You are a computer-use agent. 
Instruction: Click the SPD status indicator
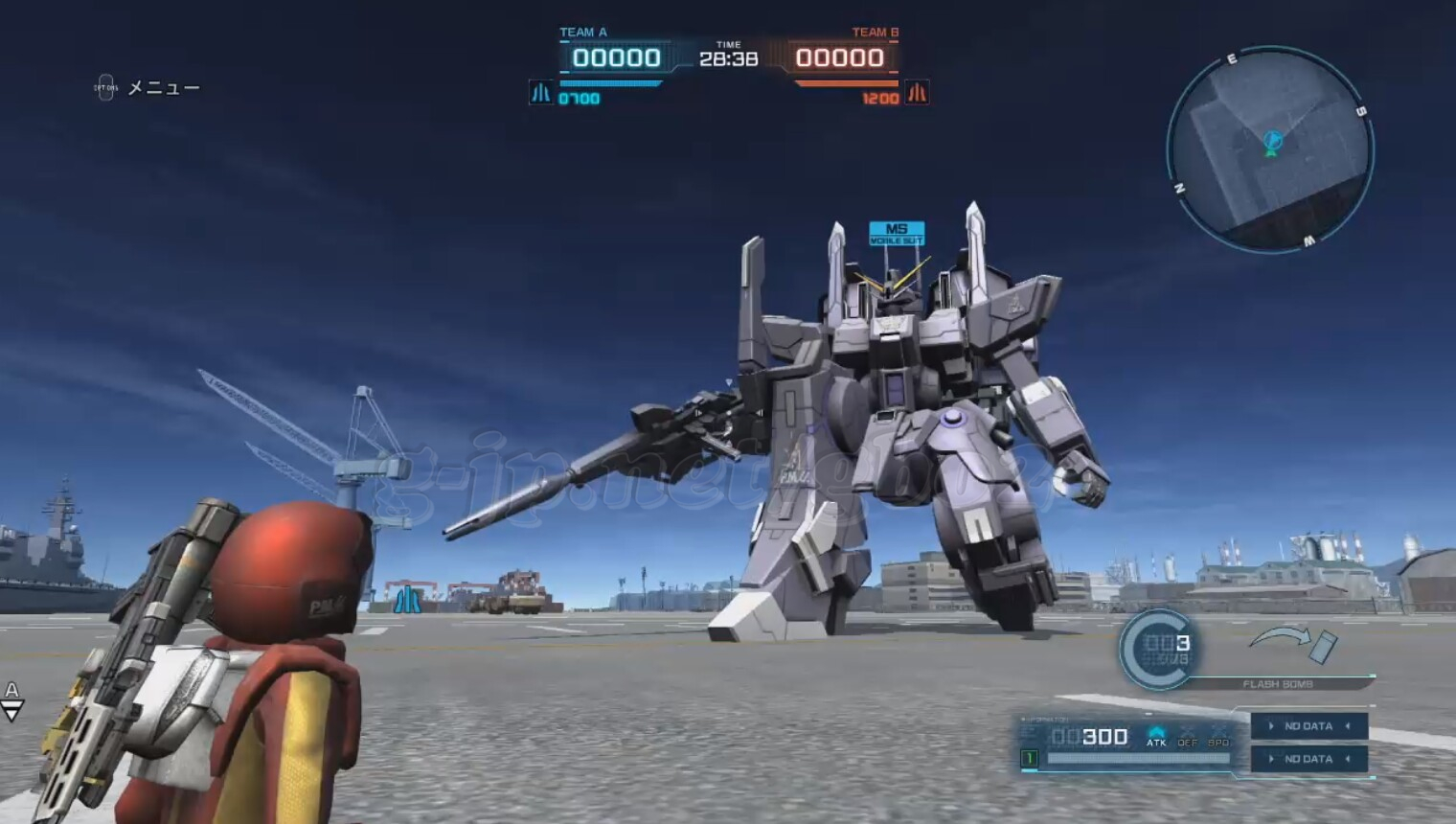(x=1218, y=736)
